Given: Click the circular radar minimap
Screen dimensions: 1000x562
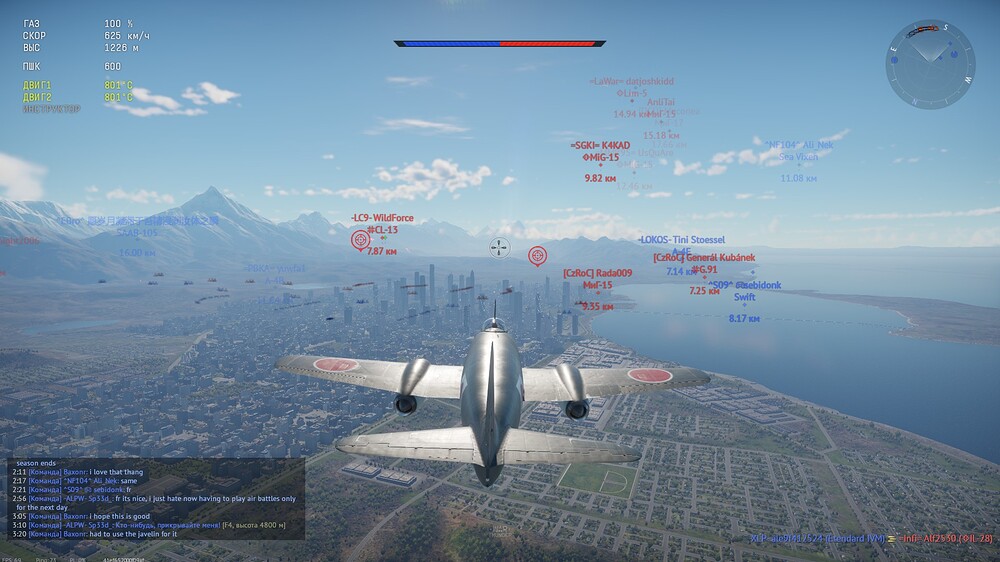Looking at the screenshot, I should [930, 64].
